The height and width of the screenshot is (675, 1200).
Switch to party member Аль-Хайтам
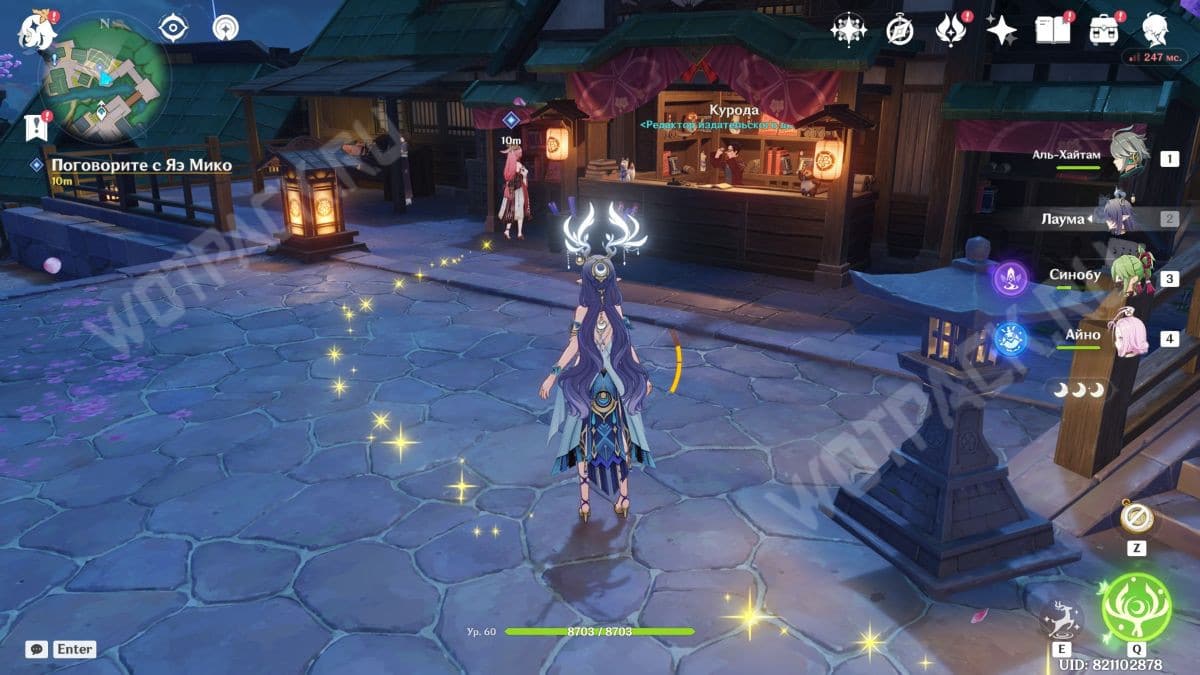(1128, 157)
